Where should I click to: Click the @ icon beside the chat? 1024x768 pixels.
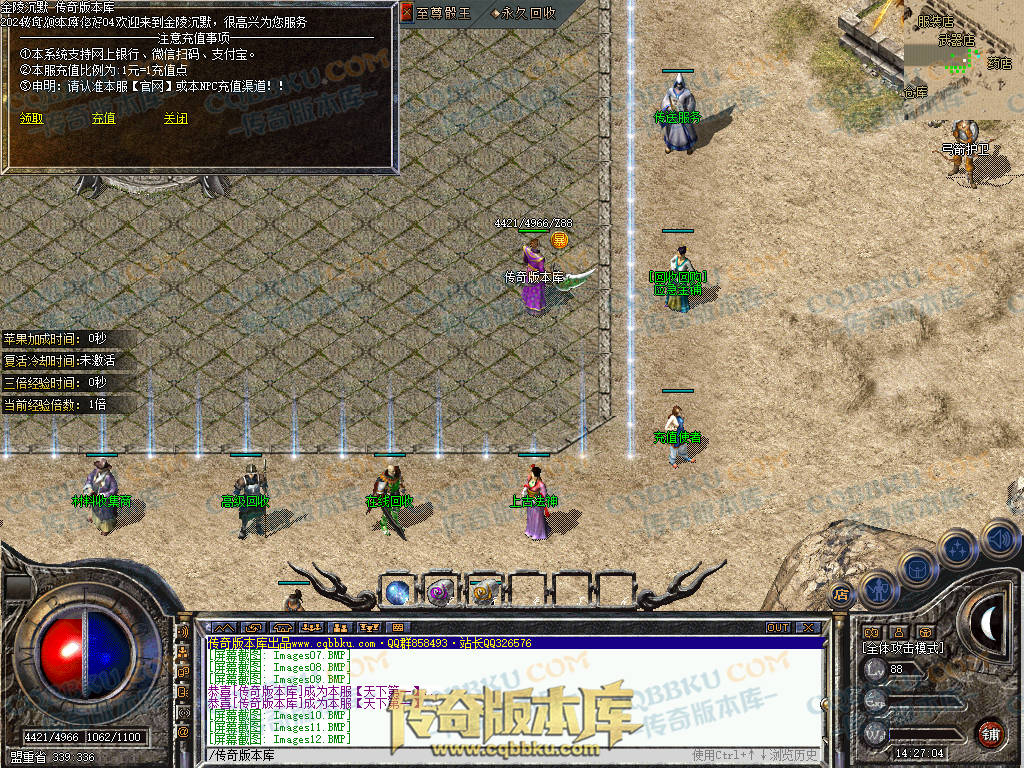click(x=183, y=732)
